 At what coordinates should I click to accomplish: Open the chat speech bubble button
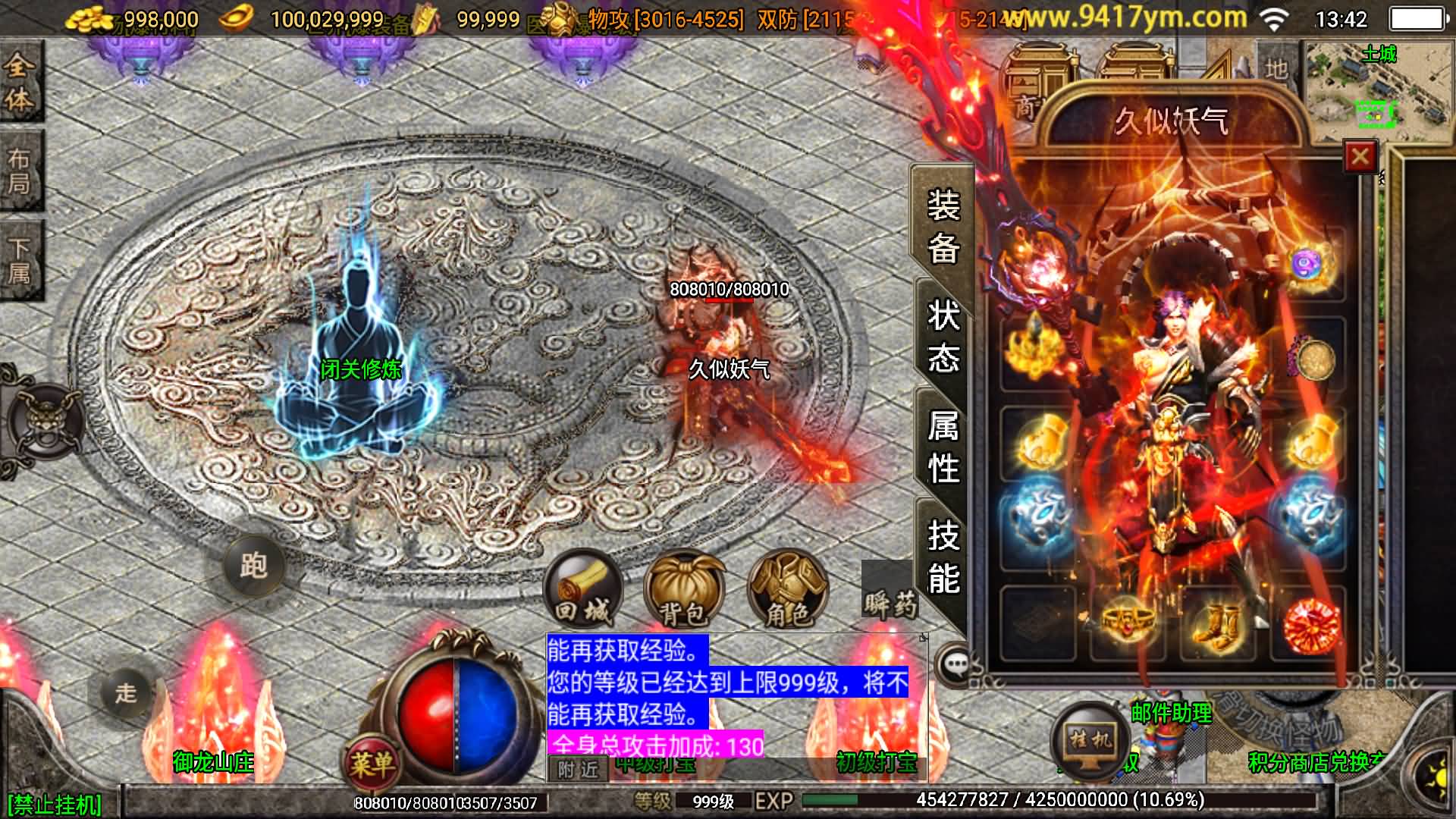click(955, 664)
